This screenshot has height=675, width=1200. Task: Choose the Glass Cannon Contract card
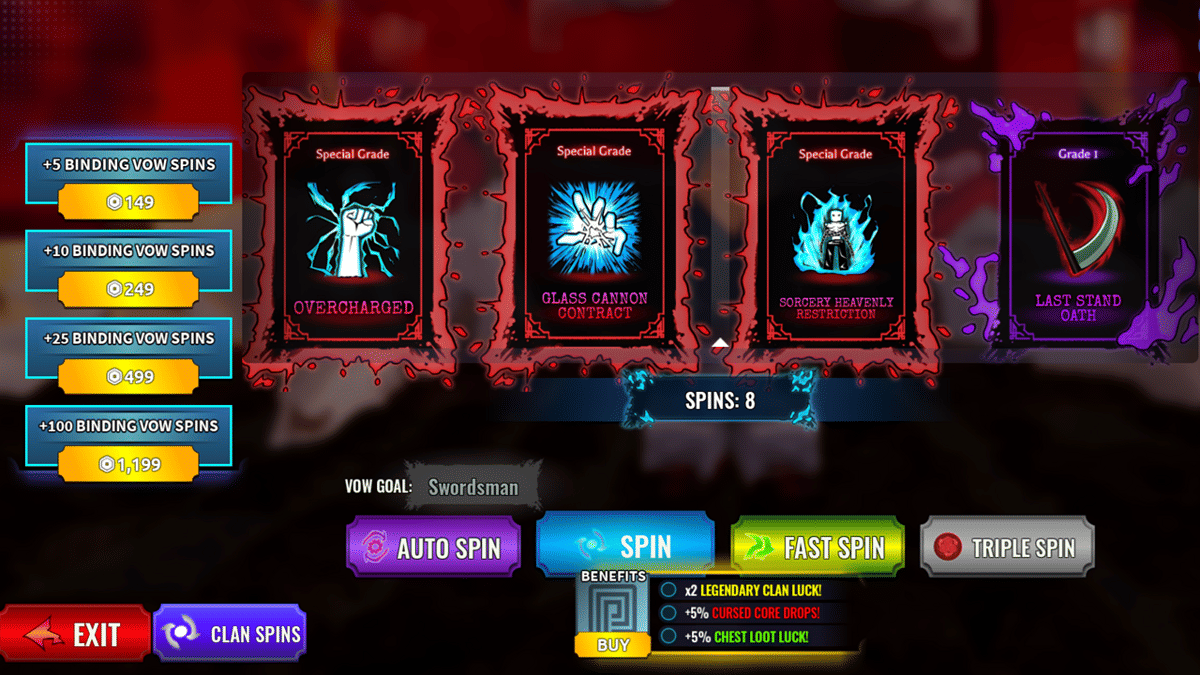(x=594, y=235)
